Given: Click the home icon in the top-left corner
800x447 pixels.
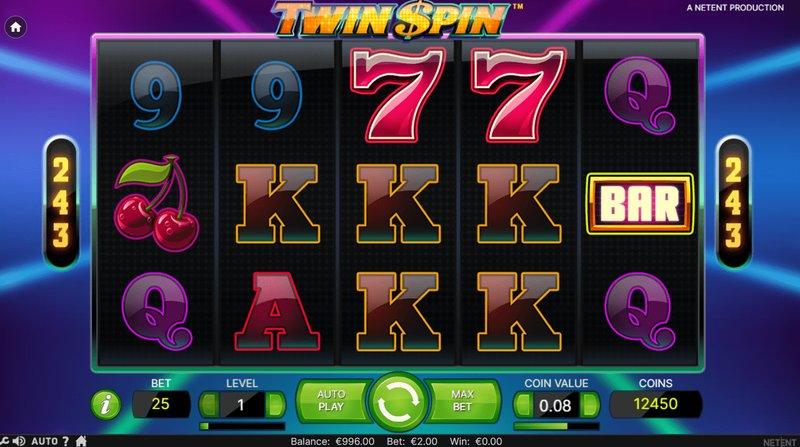Looking at the screenshot, I should tap(16, 29).
